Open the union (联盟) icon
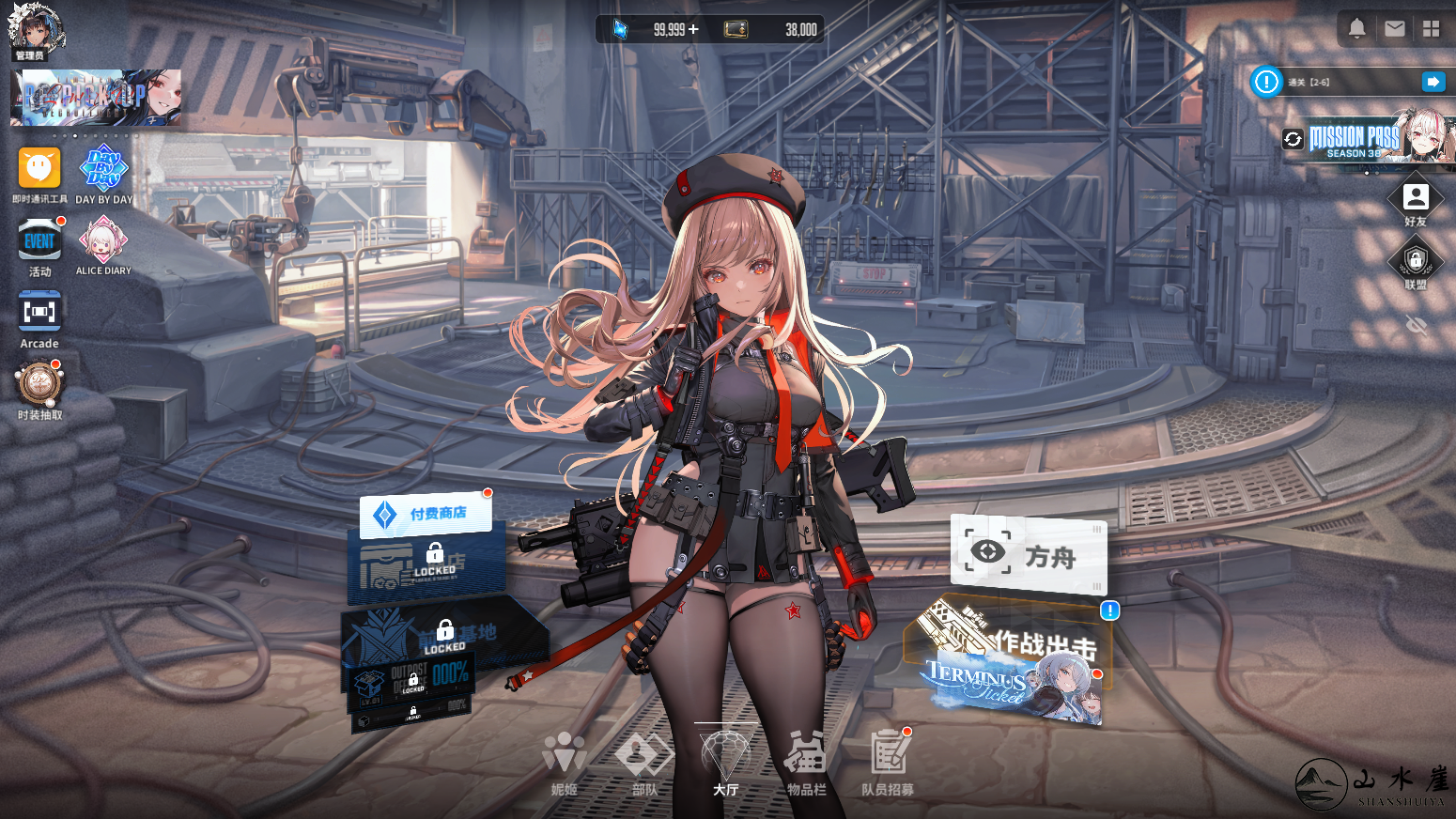 1416,262
